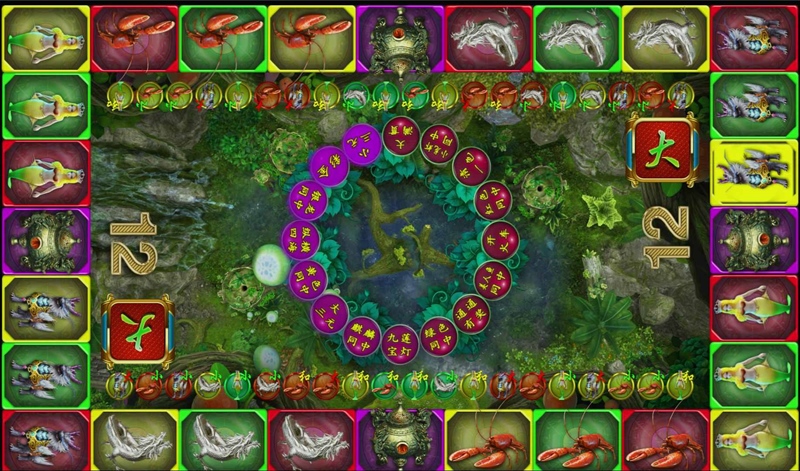Click the 大满贯 wheel circle
Screen dimensions: 800x471
400,136
